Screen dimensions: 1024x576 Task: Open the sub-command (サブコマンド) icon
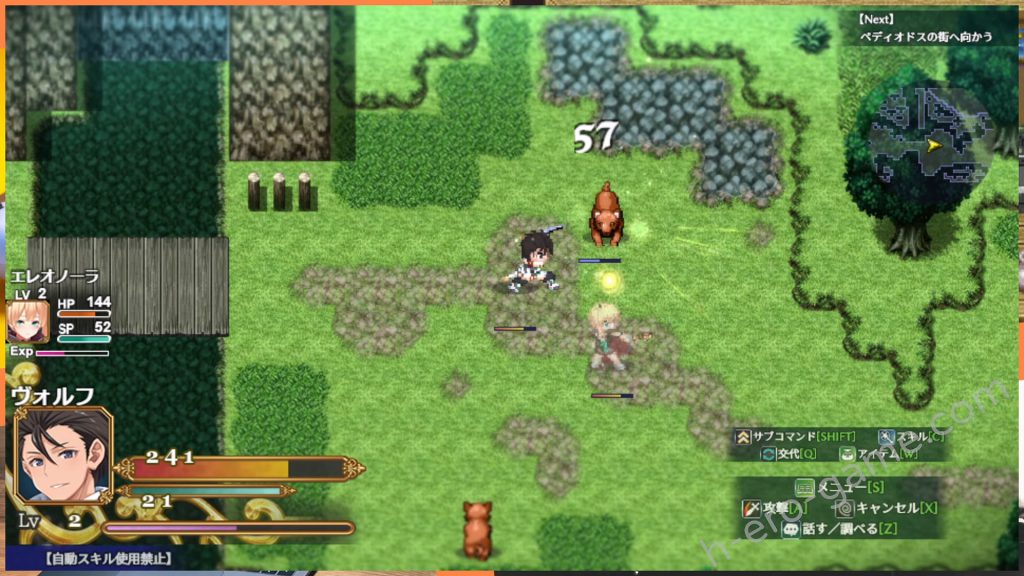[x=743, y=436]
